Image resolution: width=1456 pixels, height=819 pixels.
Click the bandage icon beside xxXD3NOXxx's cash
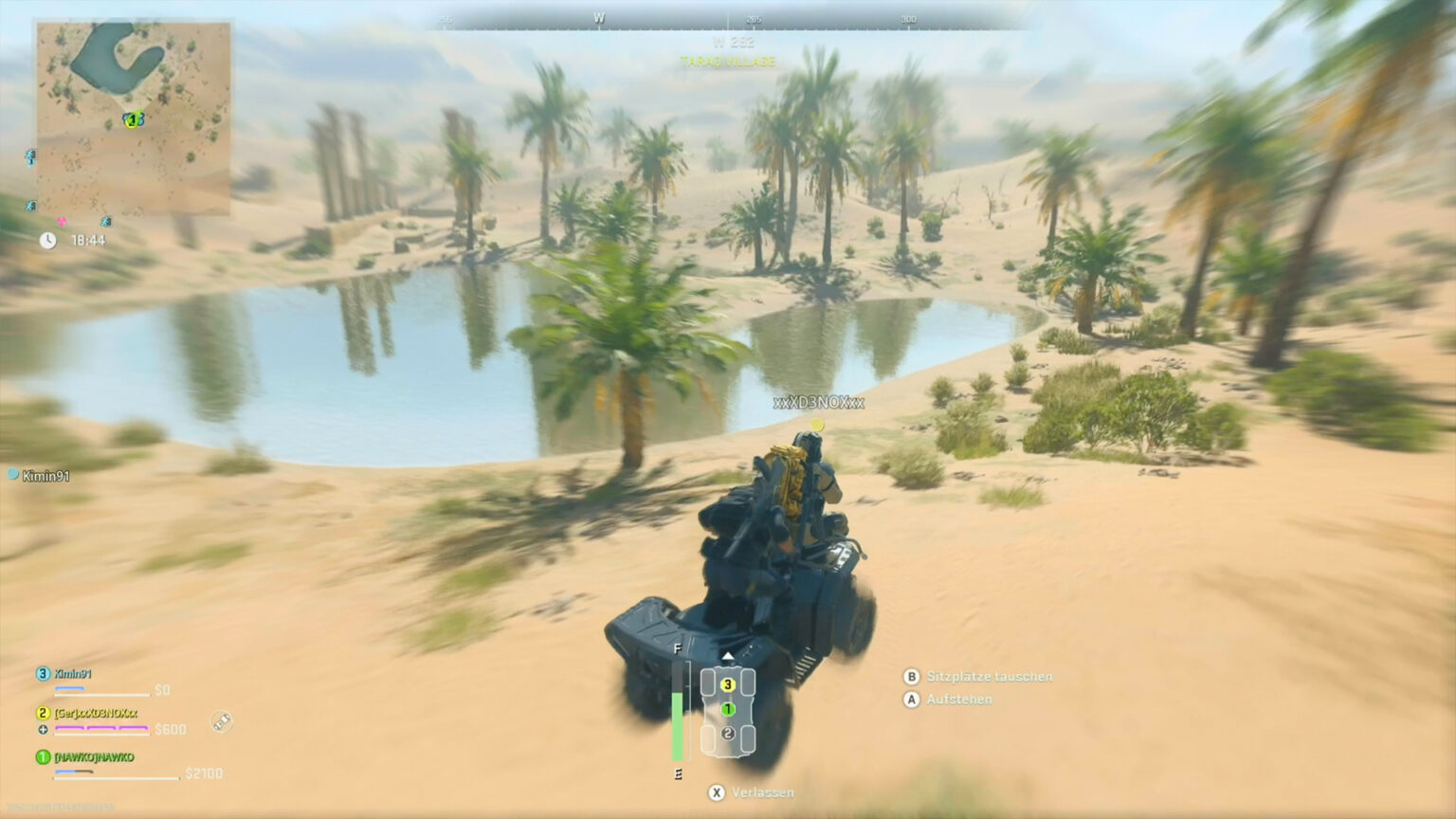pyautogui.click(x=221, y=722)
